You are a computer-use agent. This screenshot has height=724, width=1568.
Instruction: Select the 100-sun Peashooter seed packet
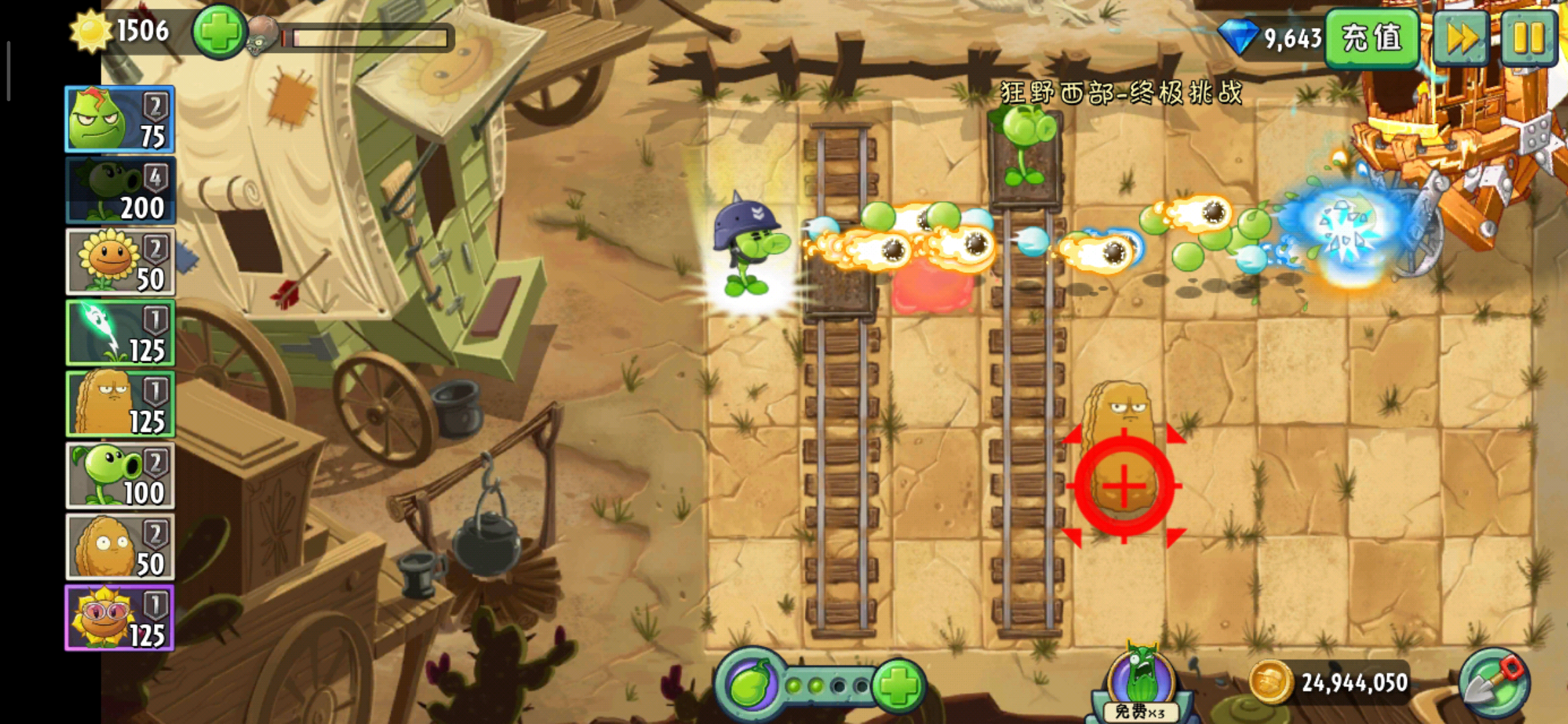coord(120,476)
